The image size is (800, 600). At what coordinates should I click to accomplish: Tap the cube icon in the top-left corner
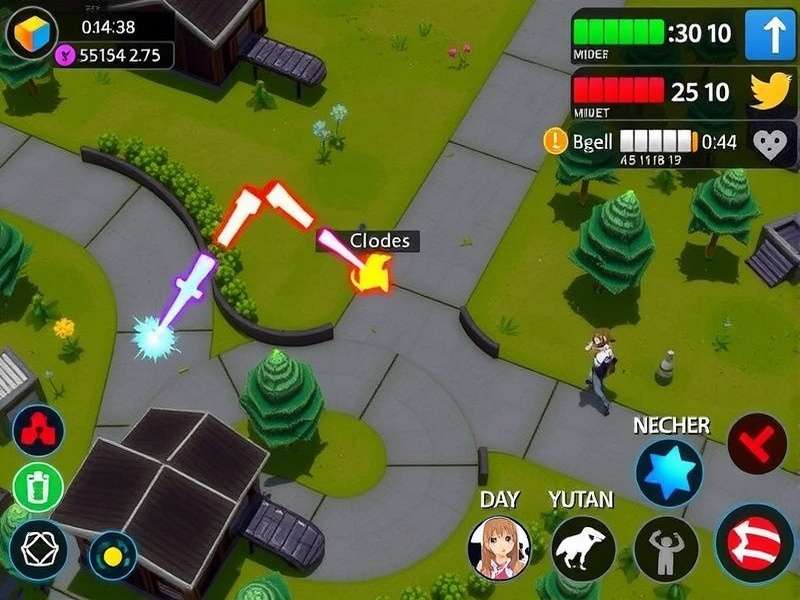pos(33,32)
